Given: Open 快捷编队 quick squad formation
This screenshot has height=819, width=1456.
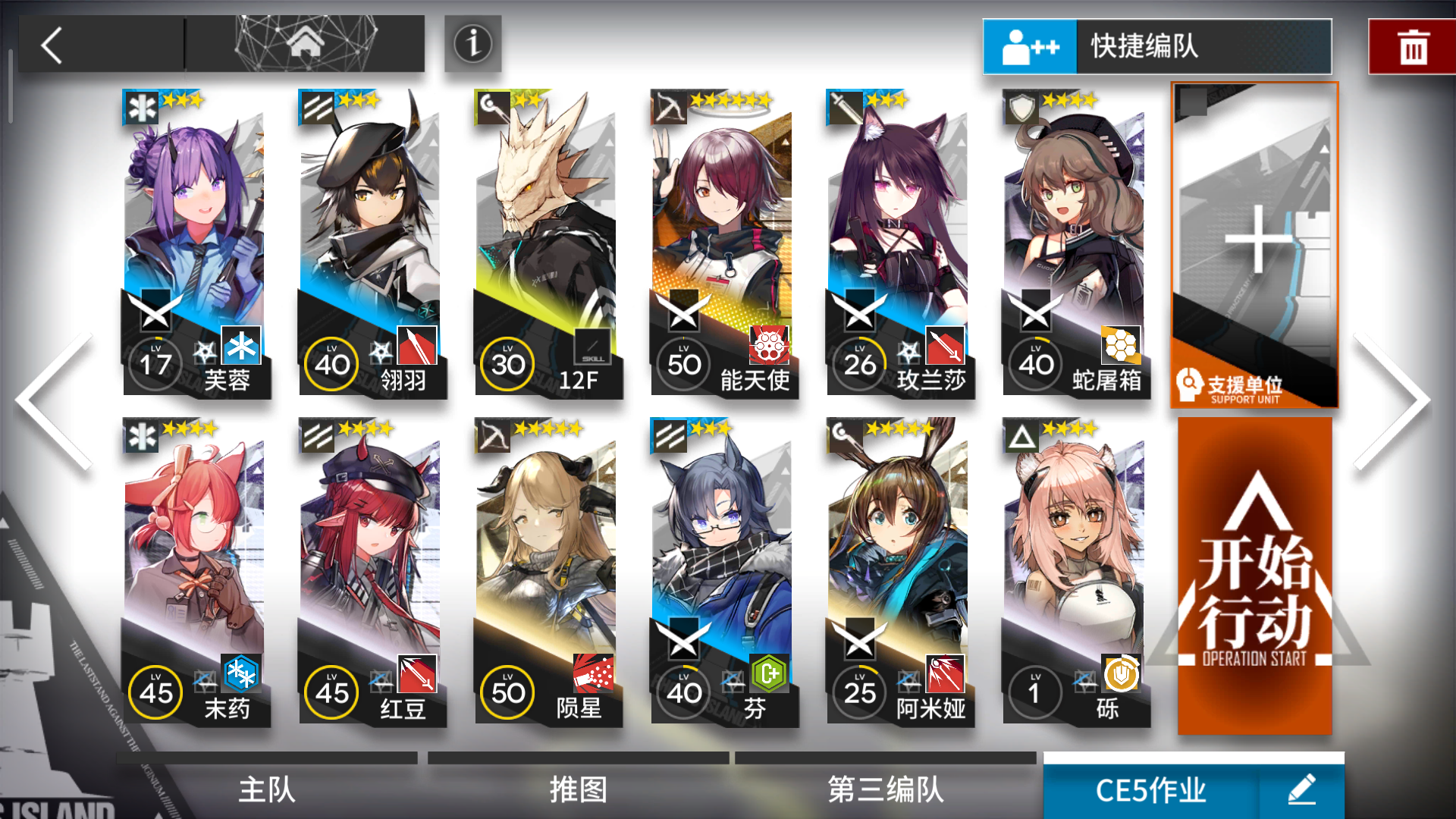Looking at the screenshot, I should pyautogui.click(x=1156, y=47).
